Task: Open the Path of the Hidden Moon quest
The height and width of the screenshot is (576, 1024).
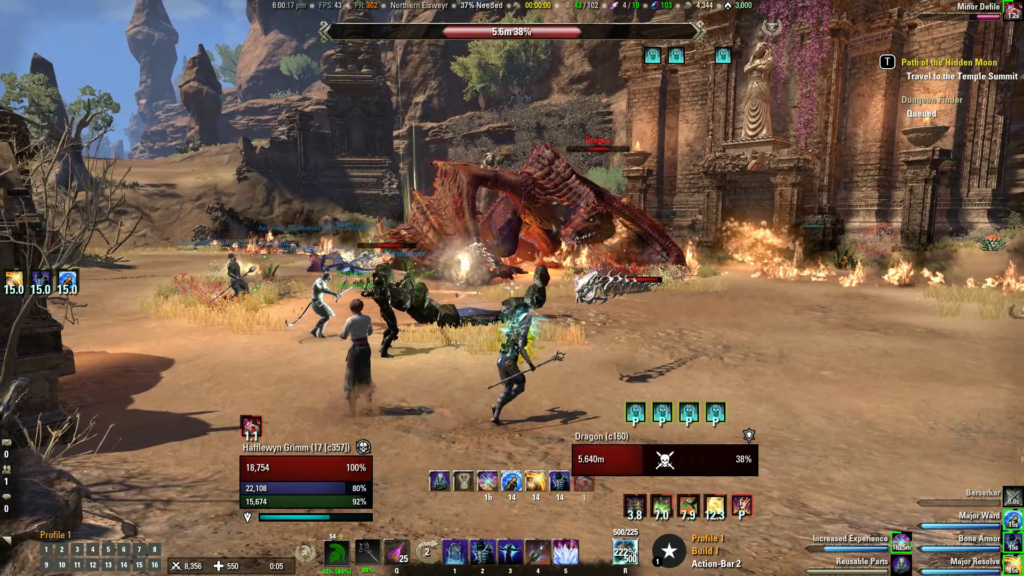Action: (x=949, y=62)
